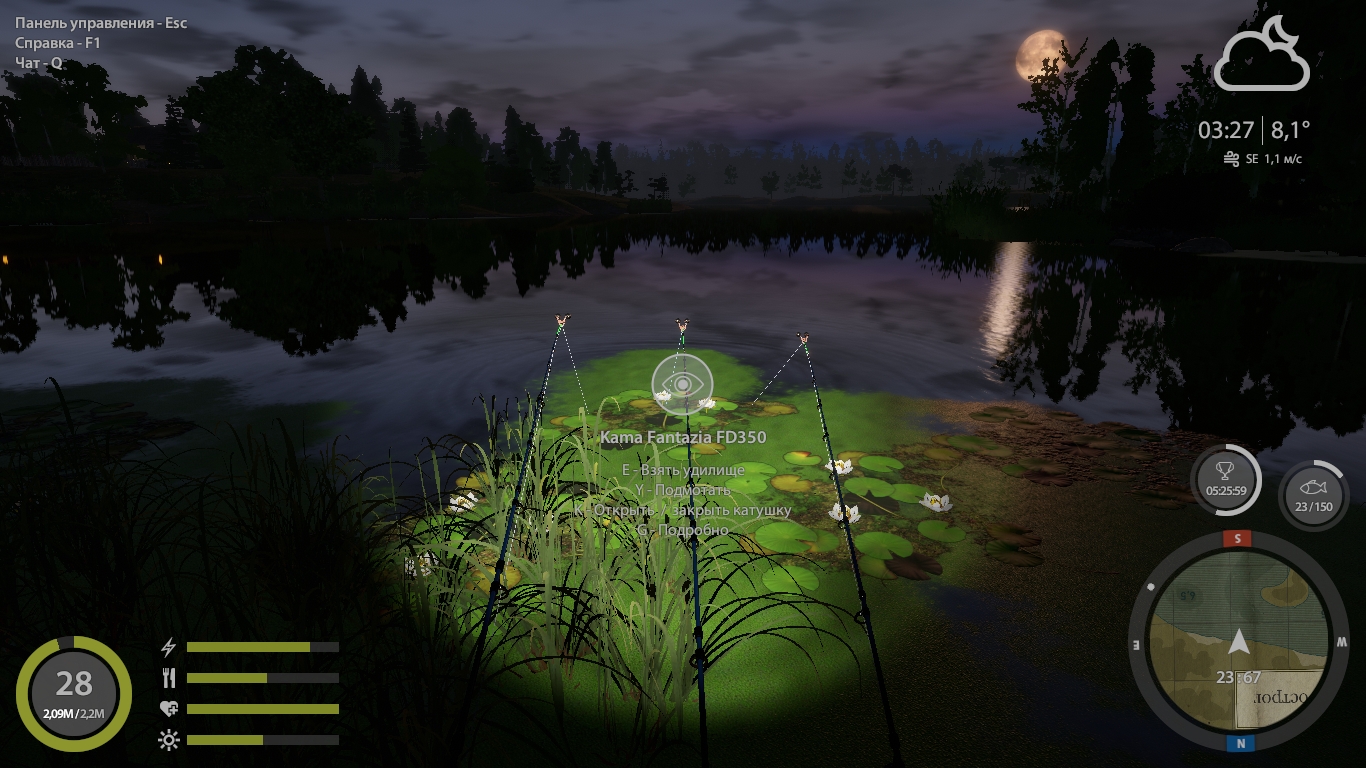Image resolution: width=1366 pixels, height=768 pixels.
Task: Click the eye icon over the rods
Action: (682, 384)
